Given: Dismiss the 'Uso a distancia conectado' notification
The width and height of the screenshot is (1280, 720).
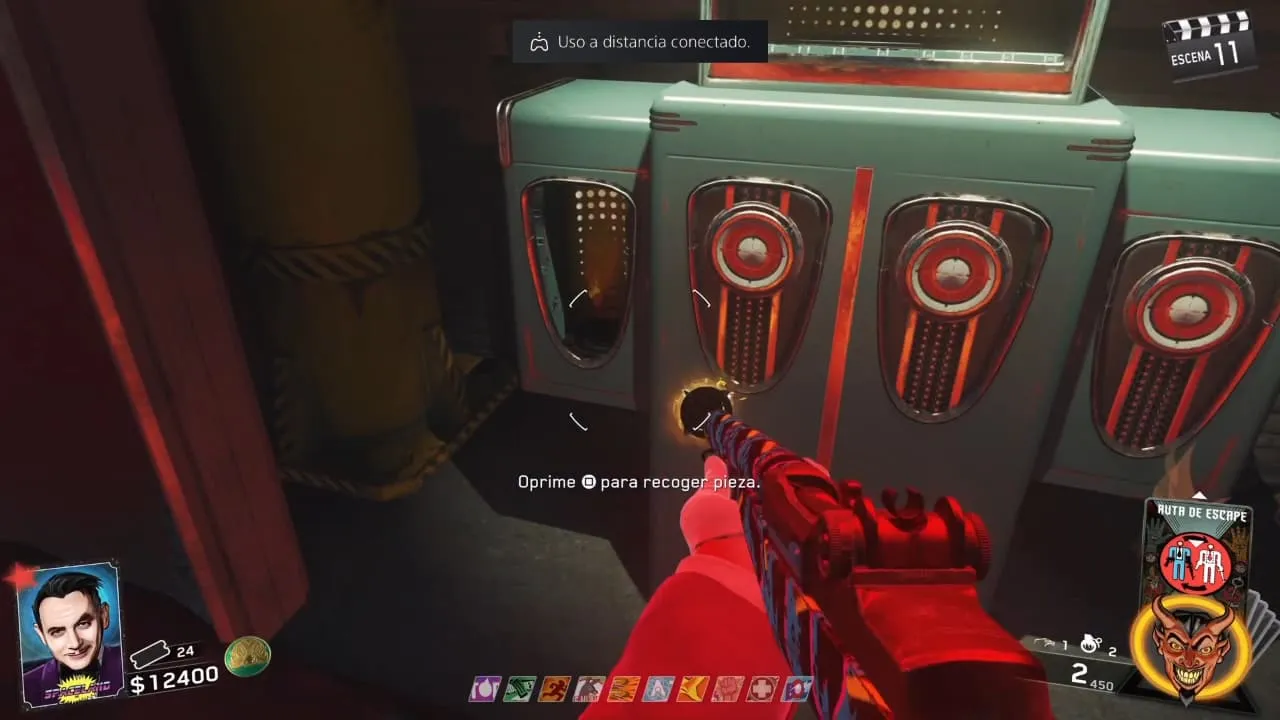Looking at the screenshot, I should coord(640,42).
